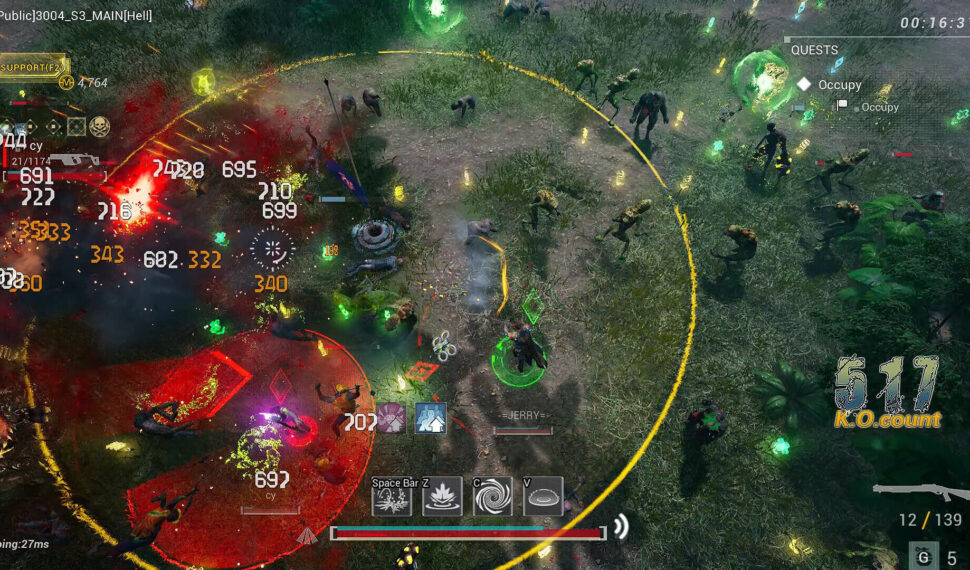Click the shotgun weapon icon
970x570 pixels.
tap(918, 492)
